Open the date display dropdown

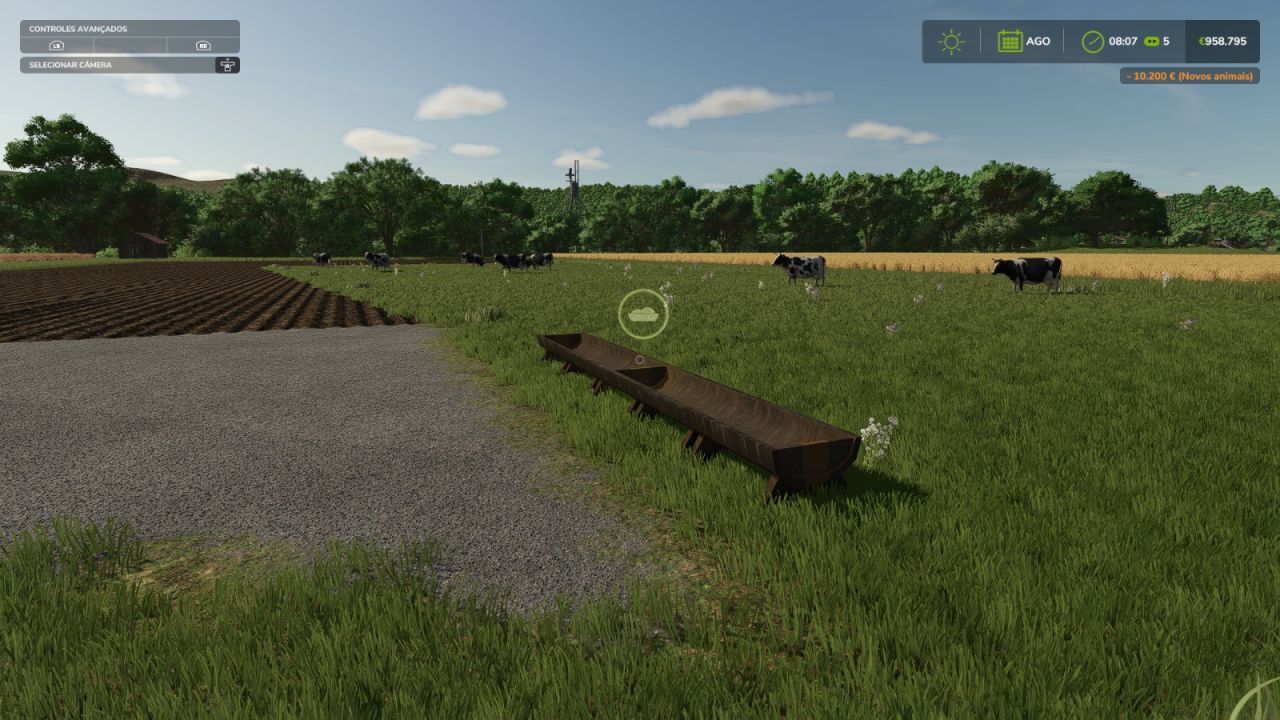[x=1022, y=41]
